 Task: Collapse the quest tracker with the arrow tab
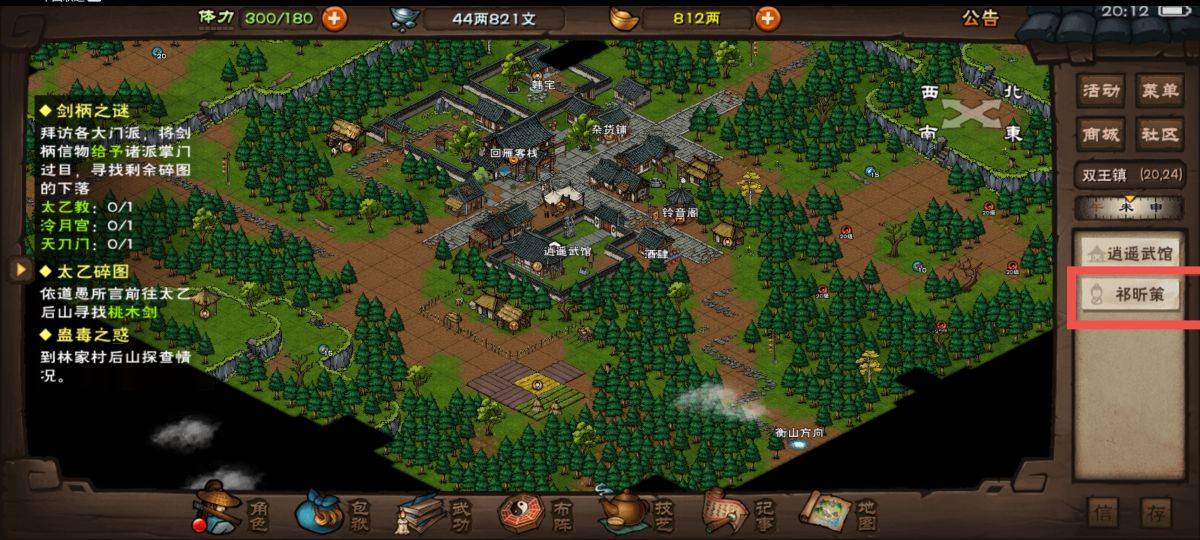tap(18, 269)
